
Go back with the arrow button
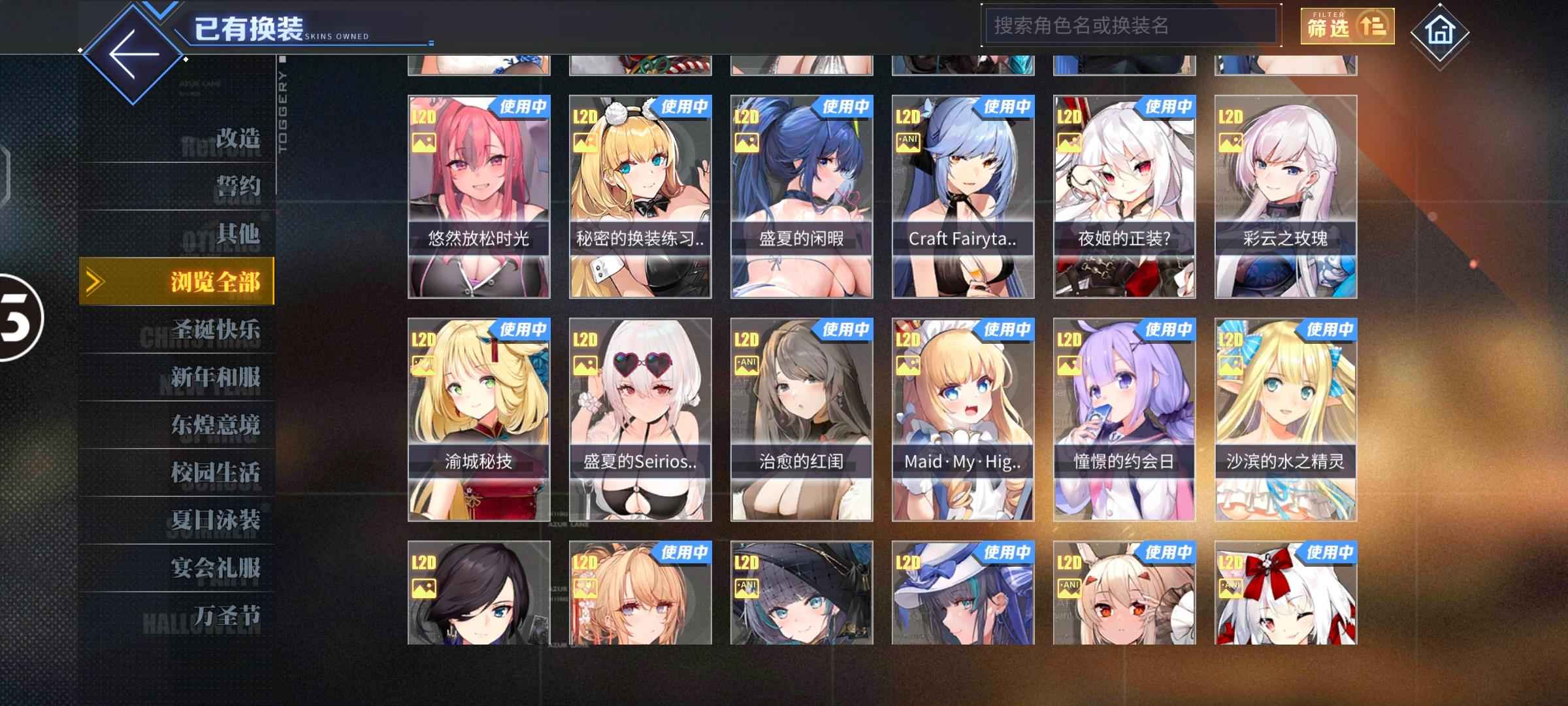tap(133, 54)
